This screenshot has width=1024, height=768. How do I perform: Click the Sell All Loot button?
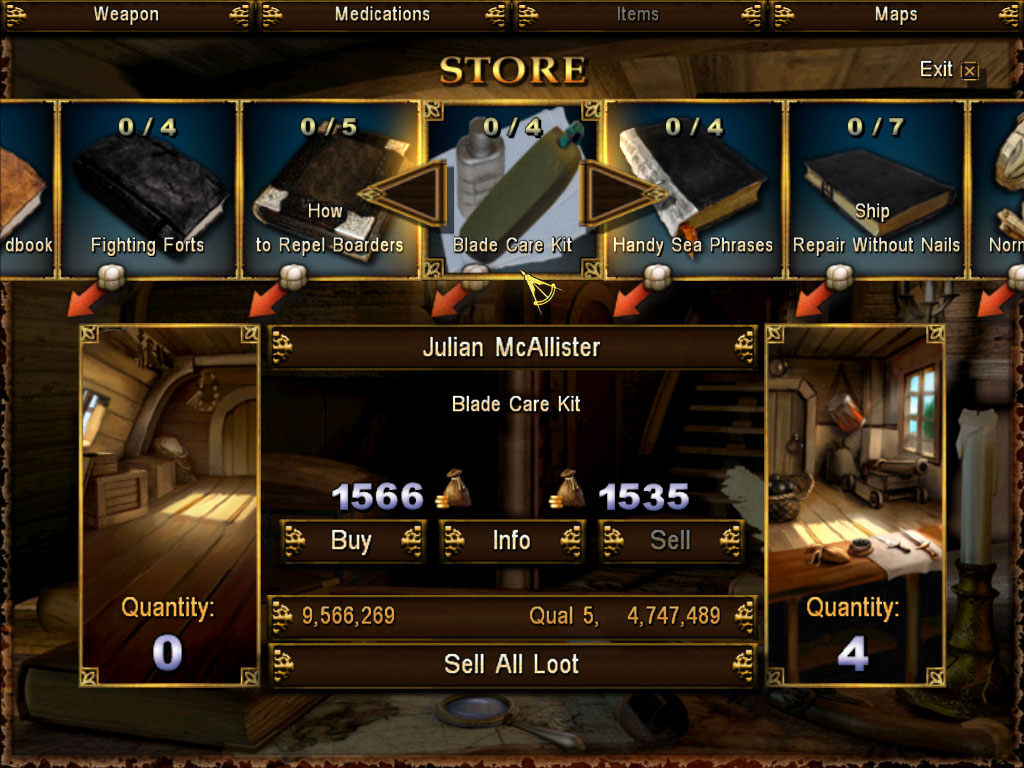coord(511,665)
